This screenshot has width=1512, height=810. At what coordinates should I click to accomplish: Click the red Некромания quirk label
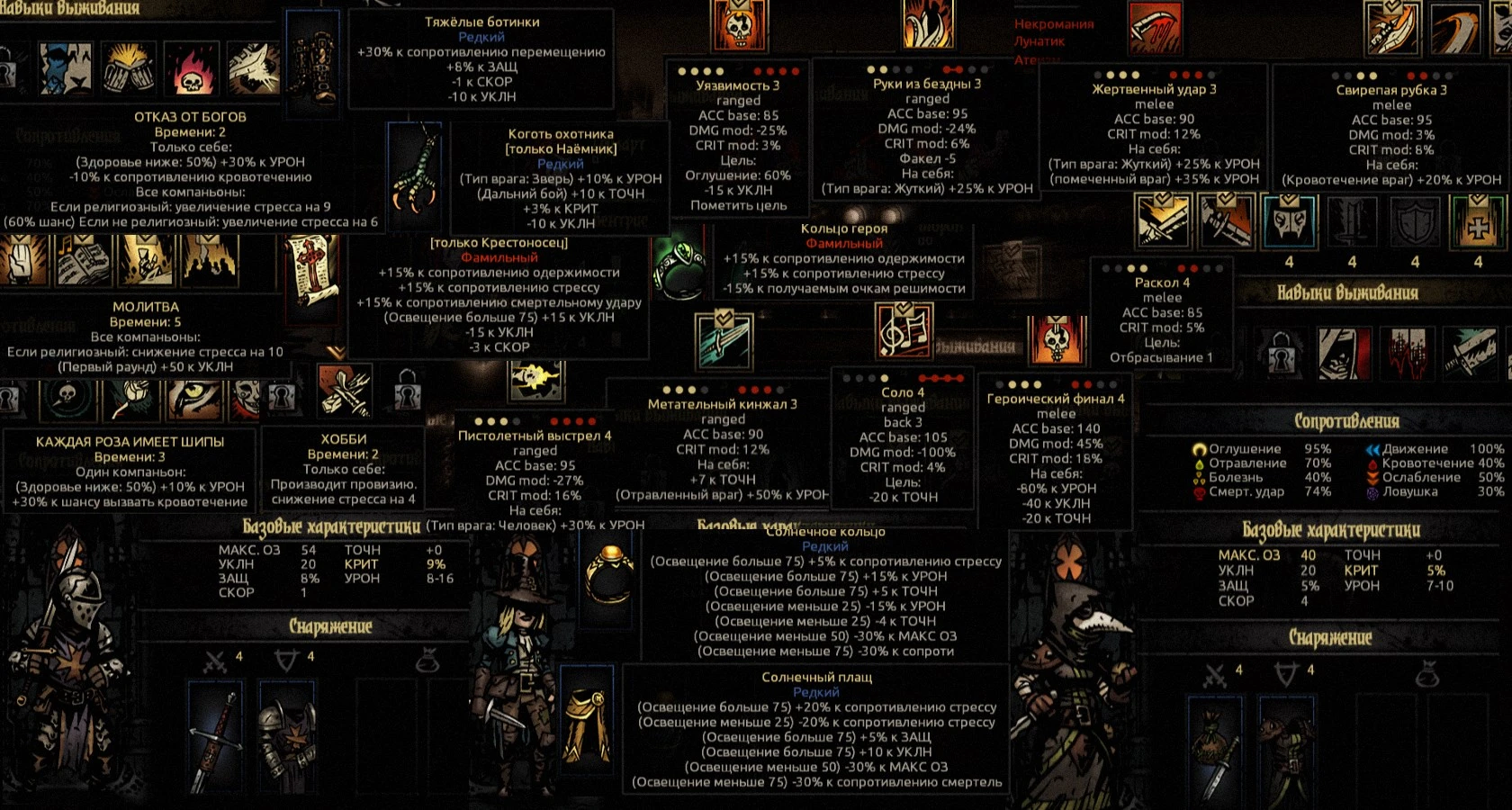coord(1055,26)
